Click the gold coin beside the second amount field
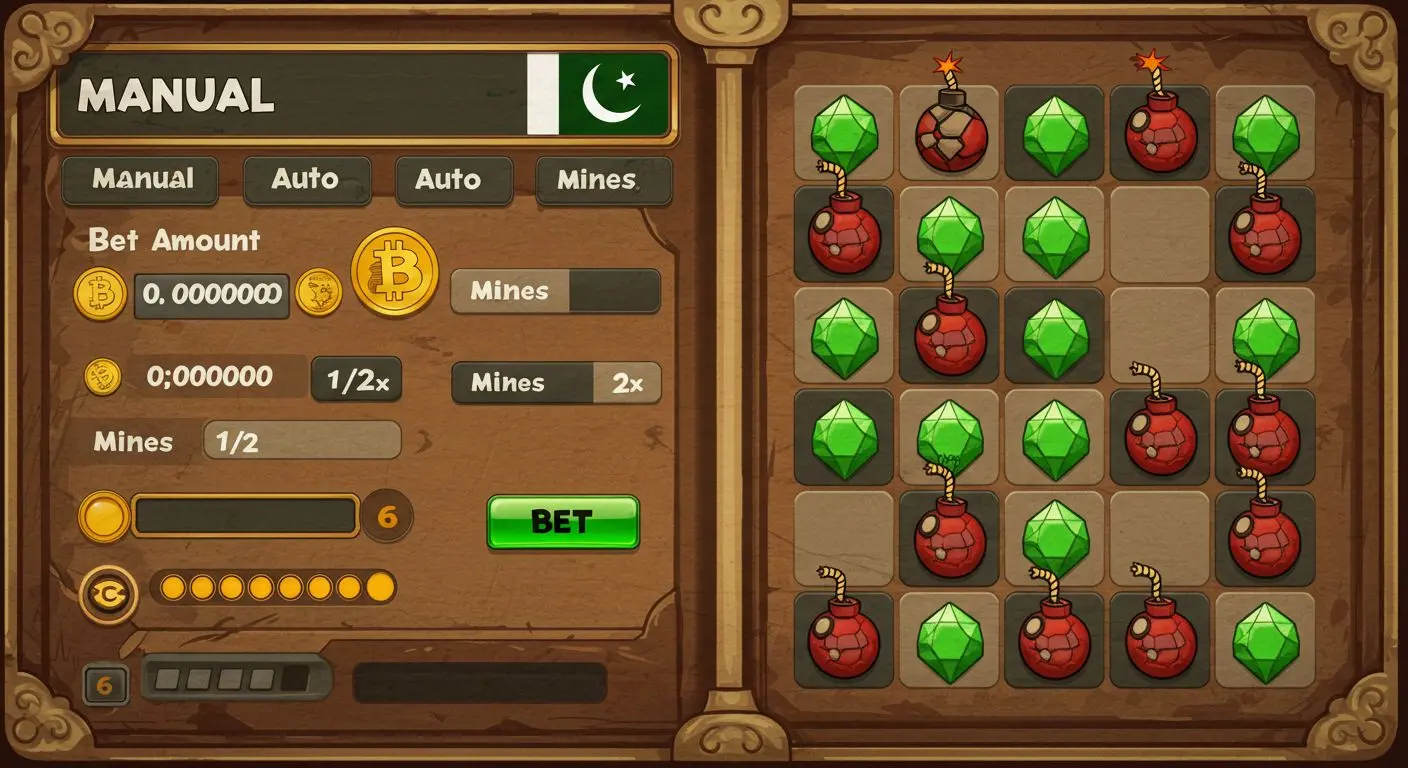Image resolution: width=1408 pixels, height=768 pixels. click(101, 377)
